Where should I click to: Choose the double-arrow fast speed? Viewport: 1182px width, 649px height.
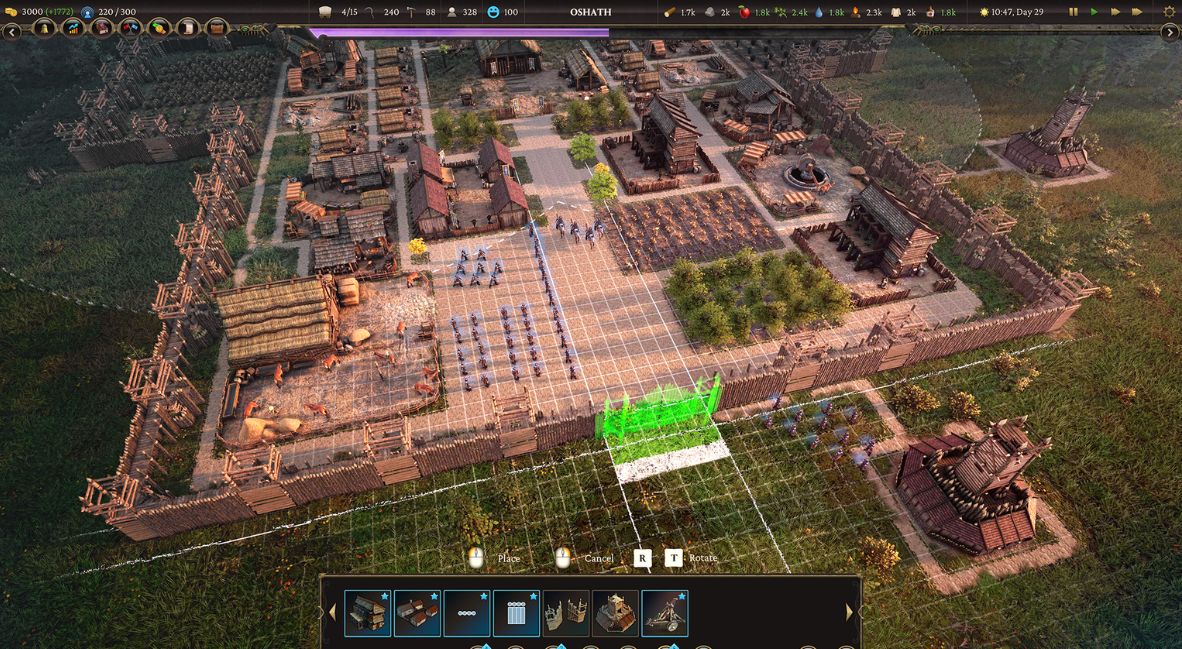click(x=1116, y=12)
